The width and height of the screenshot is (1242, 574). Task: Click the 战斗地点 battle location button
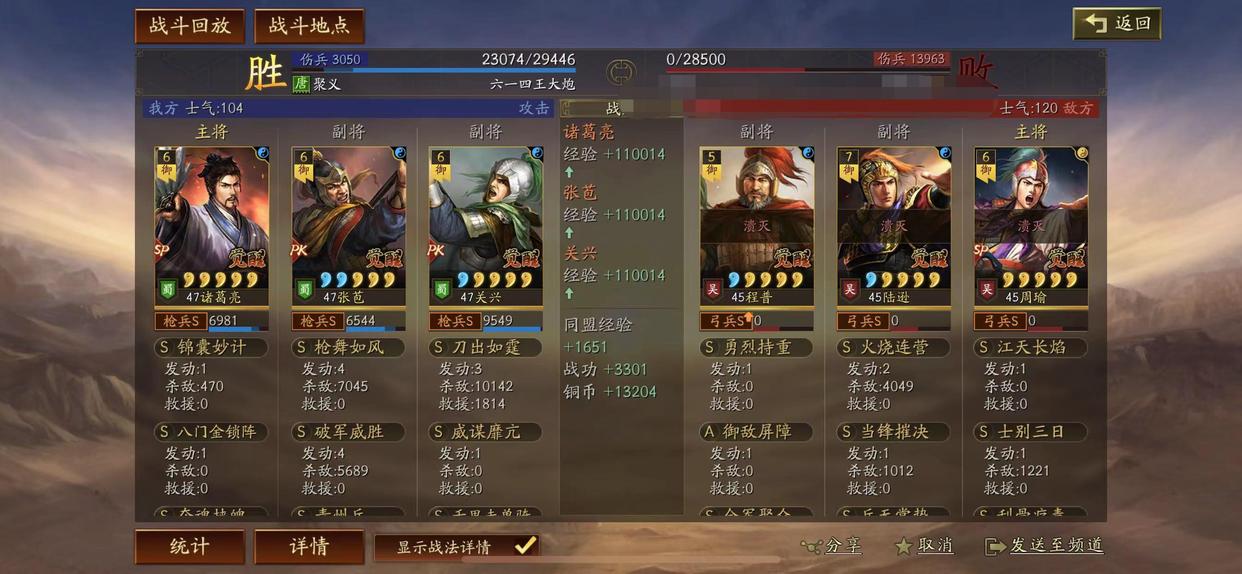pos(309,26)
